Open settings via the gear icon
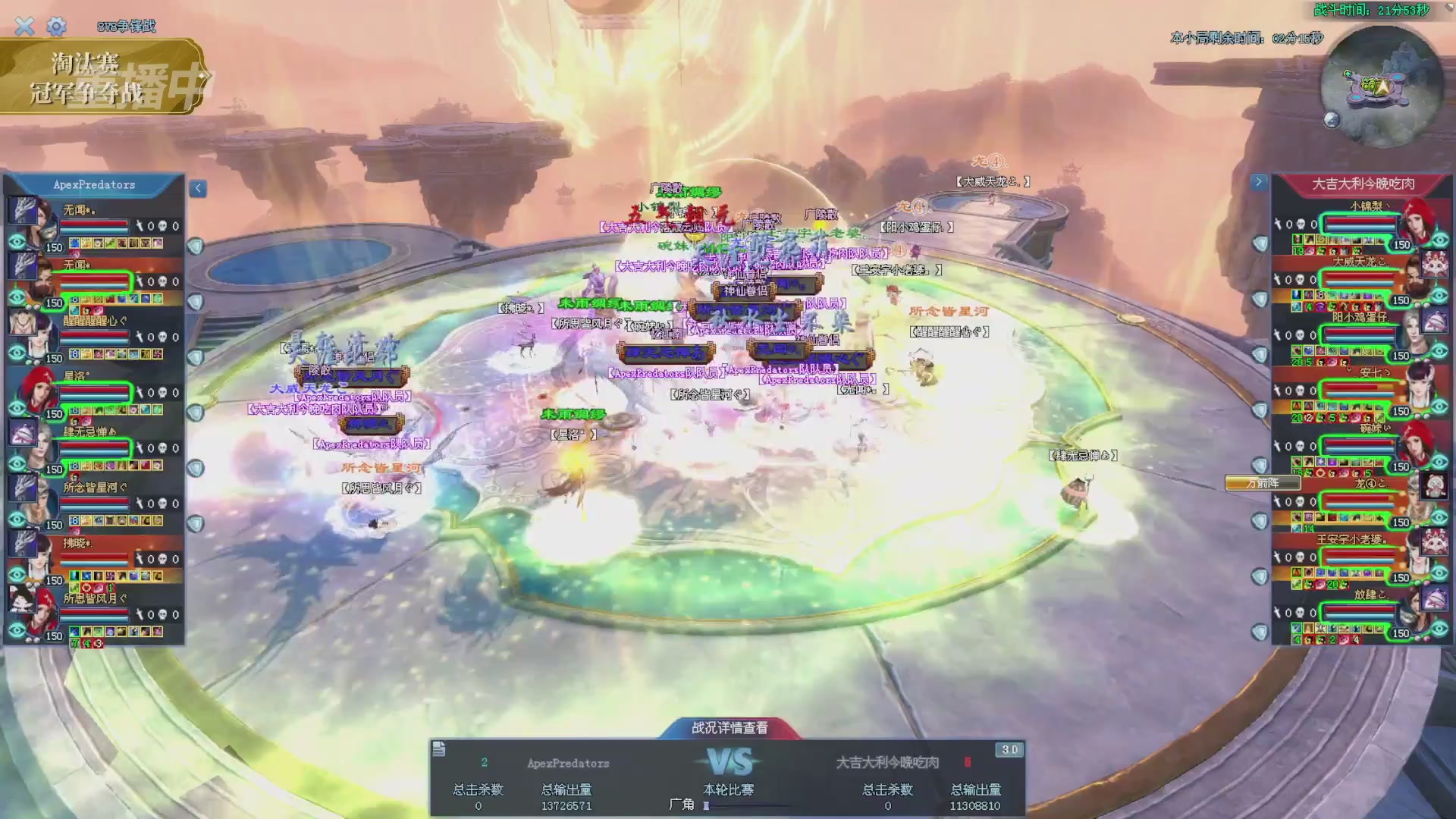The width and height of the screenshot is (1456, 819). [x=56, y=27]
